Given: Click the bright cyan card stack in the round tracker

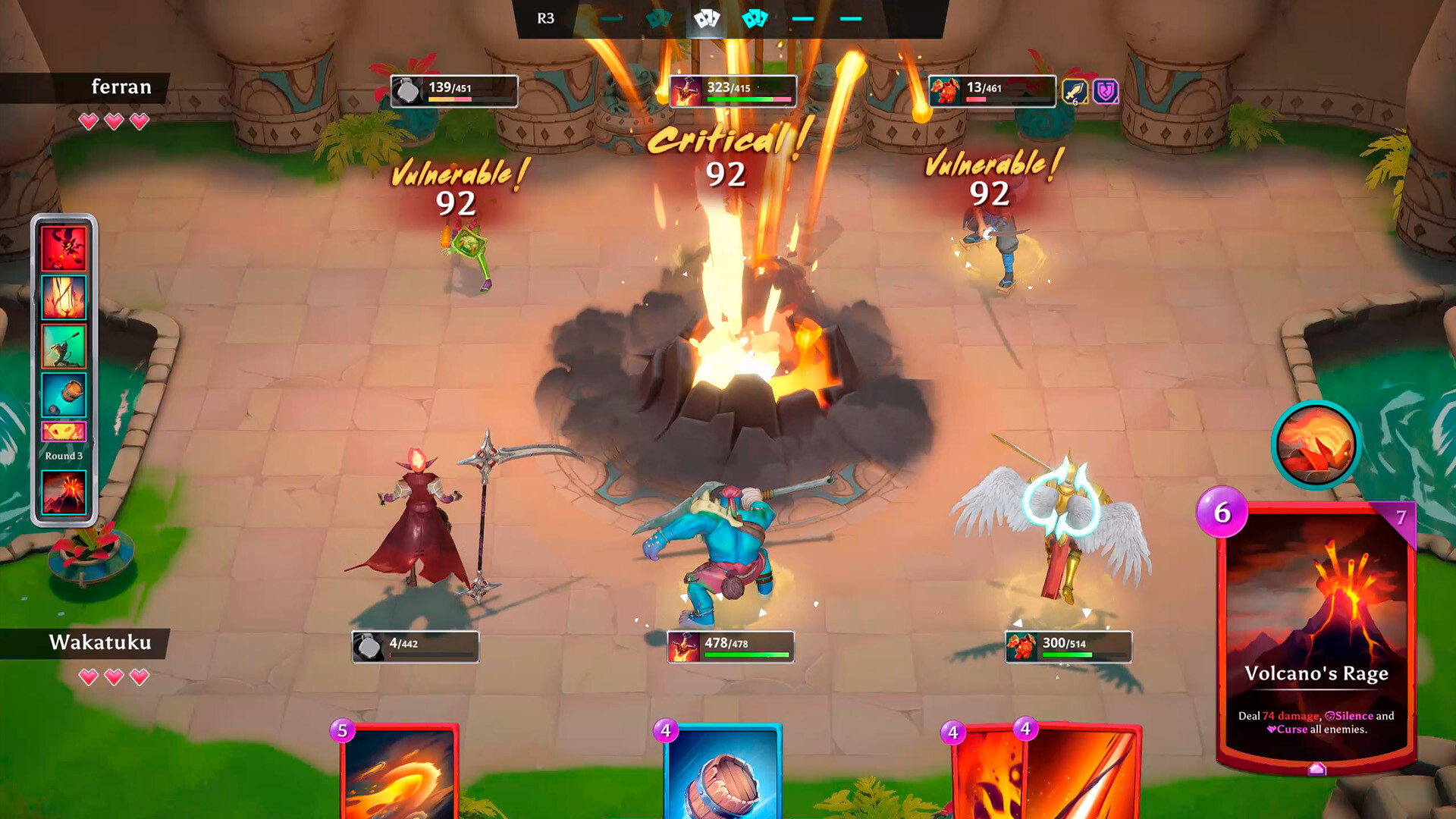Looking at the screenshot, I should coord(755,17).
